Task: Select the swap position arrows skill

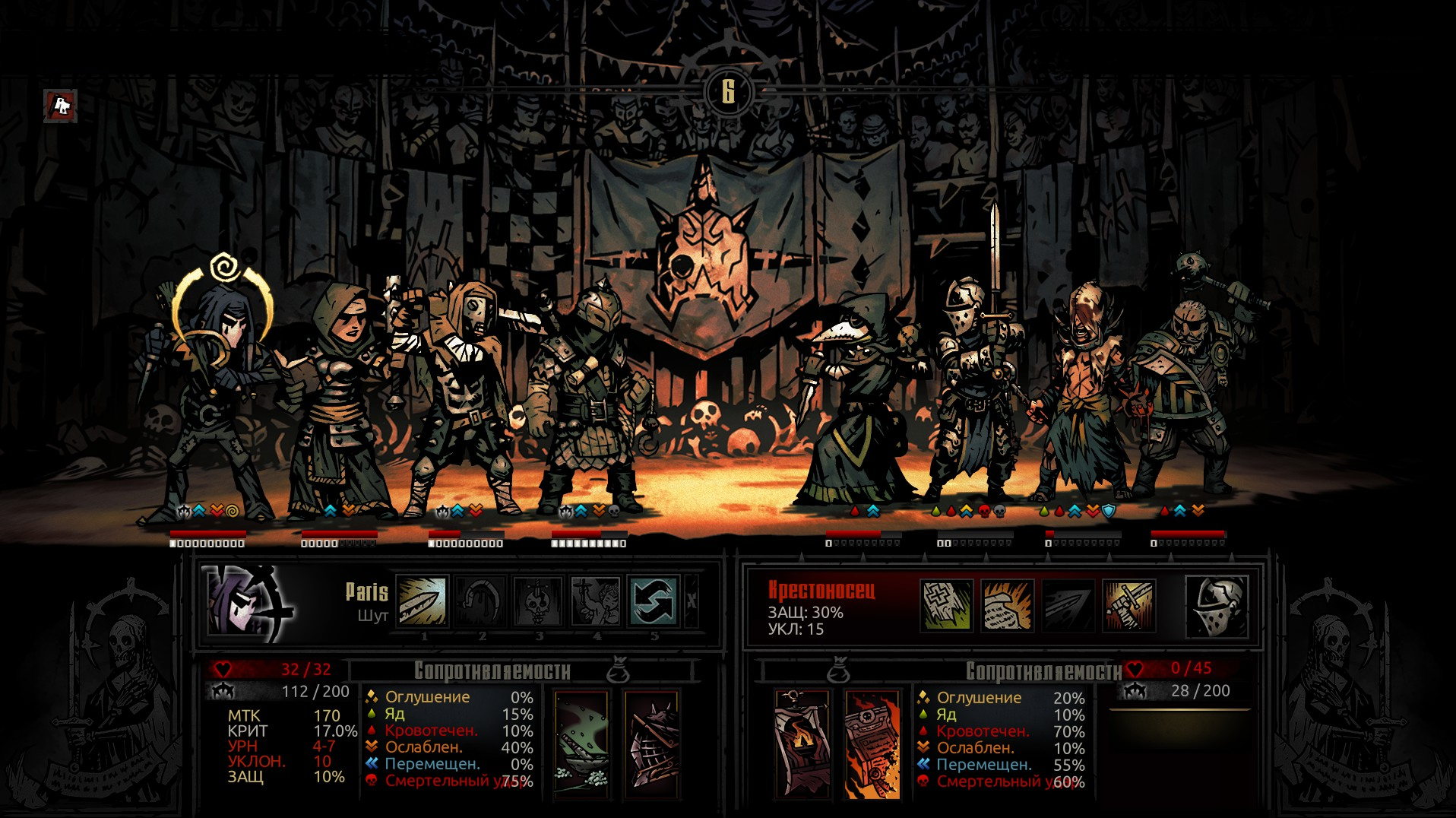Action: 654,602
